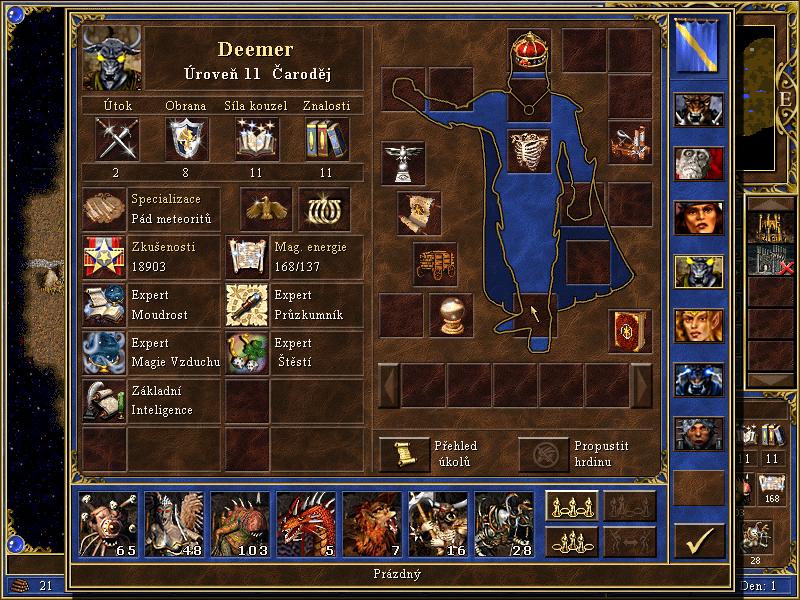Select the rib cage torso artifact
The width and height of the screenshot is (800, 600).
530,151
